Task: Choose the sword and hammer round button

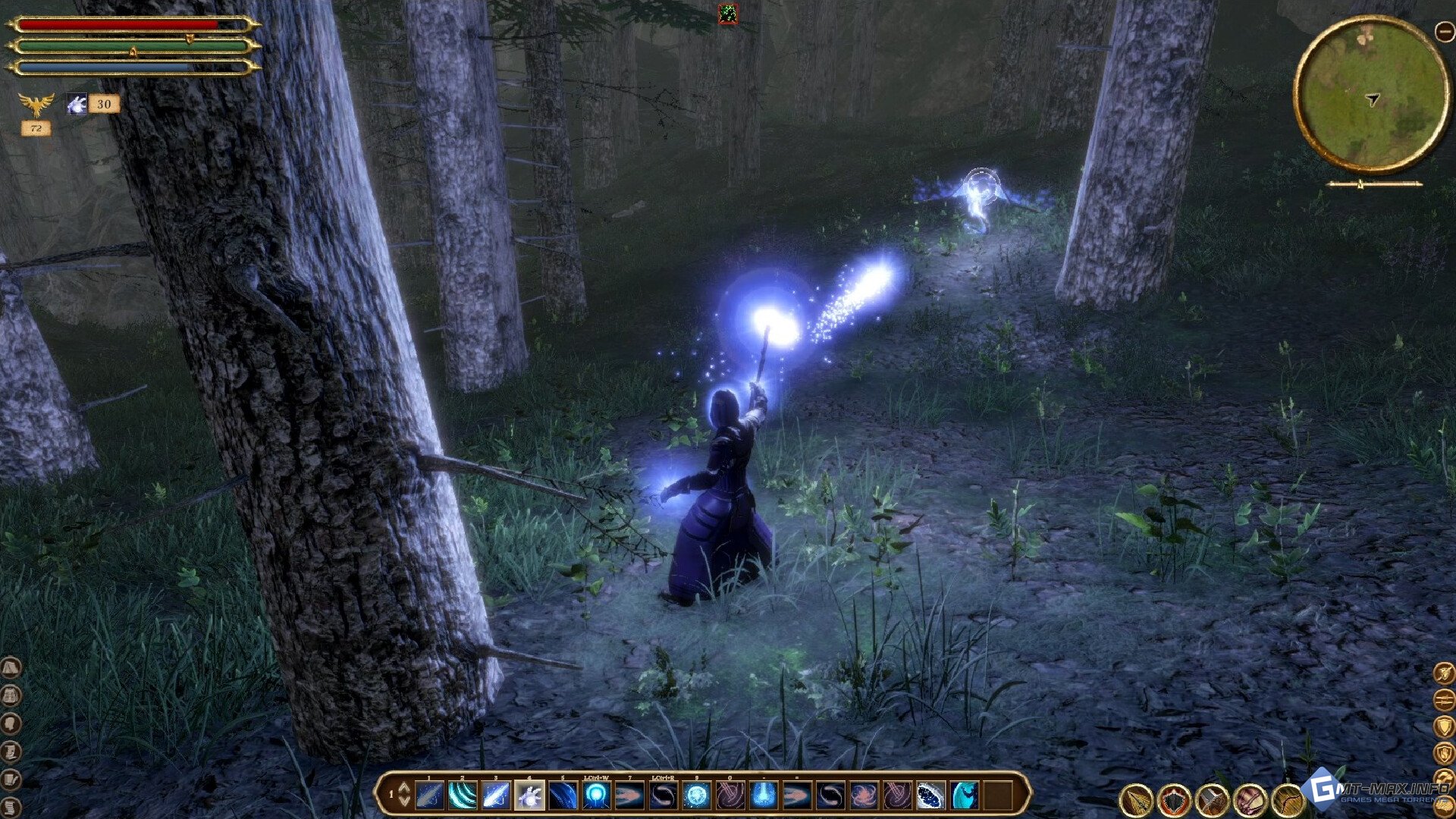Action: coord(1212,799)
